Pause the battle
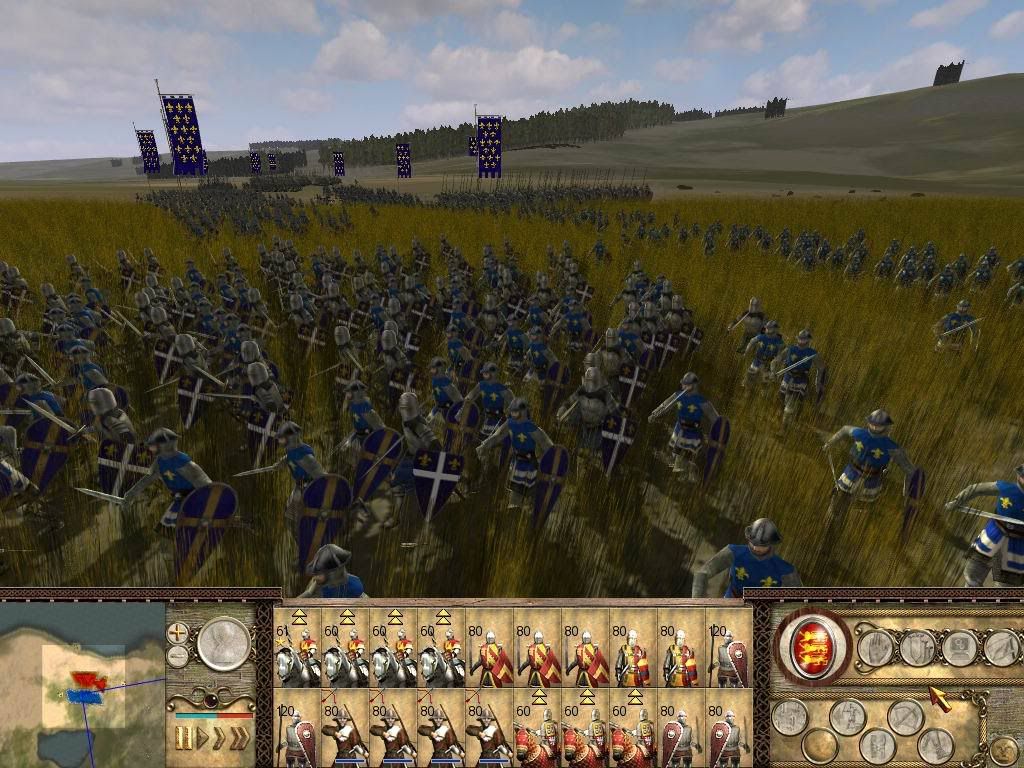The width and height of the screenshot is (1024, 768). point(184,738)
